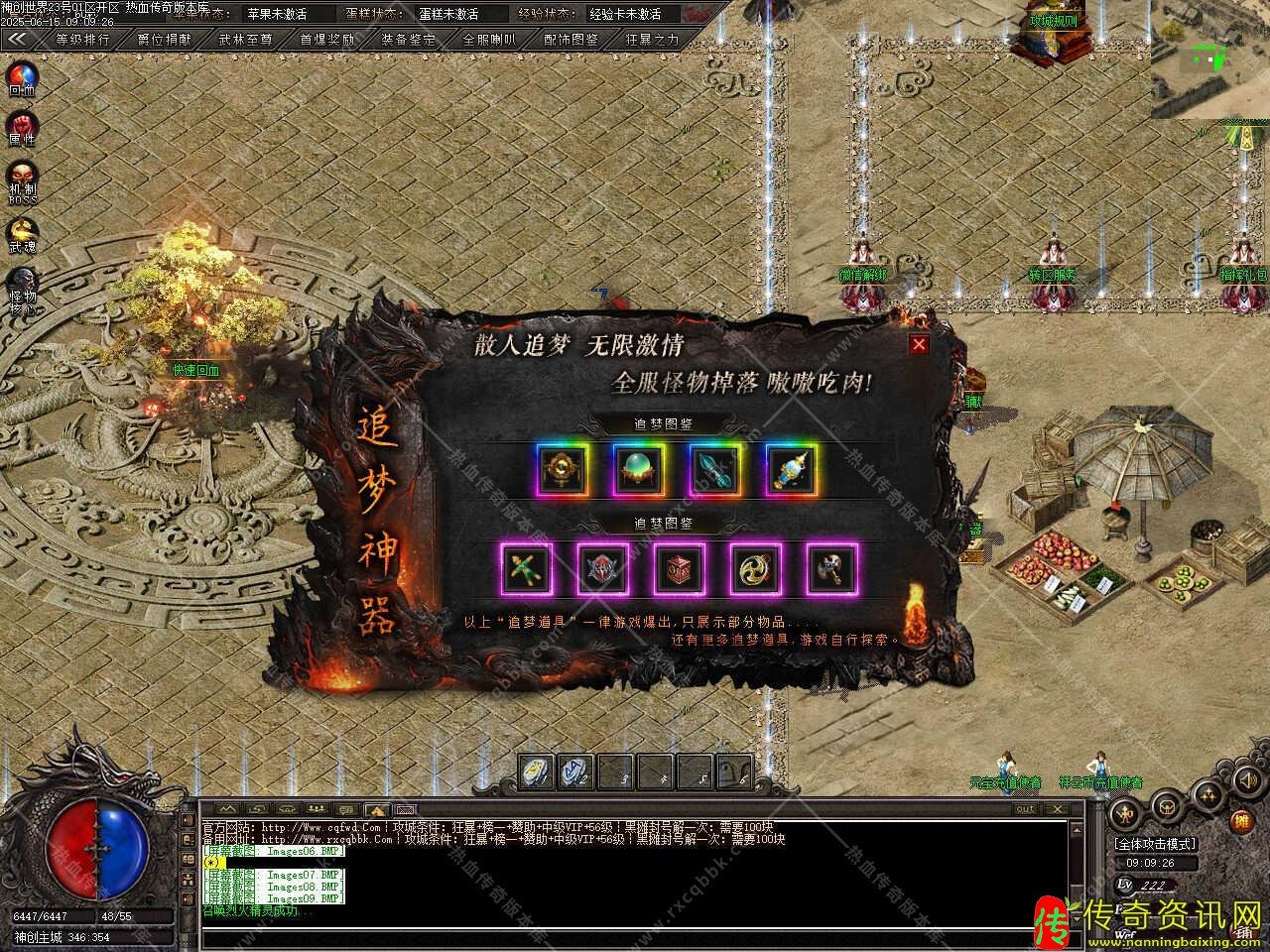
Task: Click the orange 摊 stall button
Action: 1240,822
